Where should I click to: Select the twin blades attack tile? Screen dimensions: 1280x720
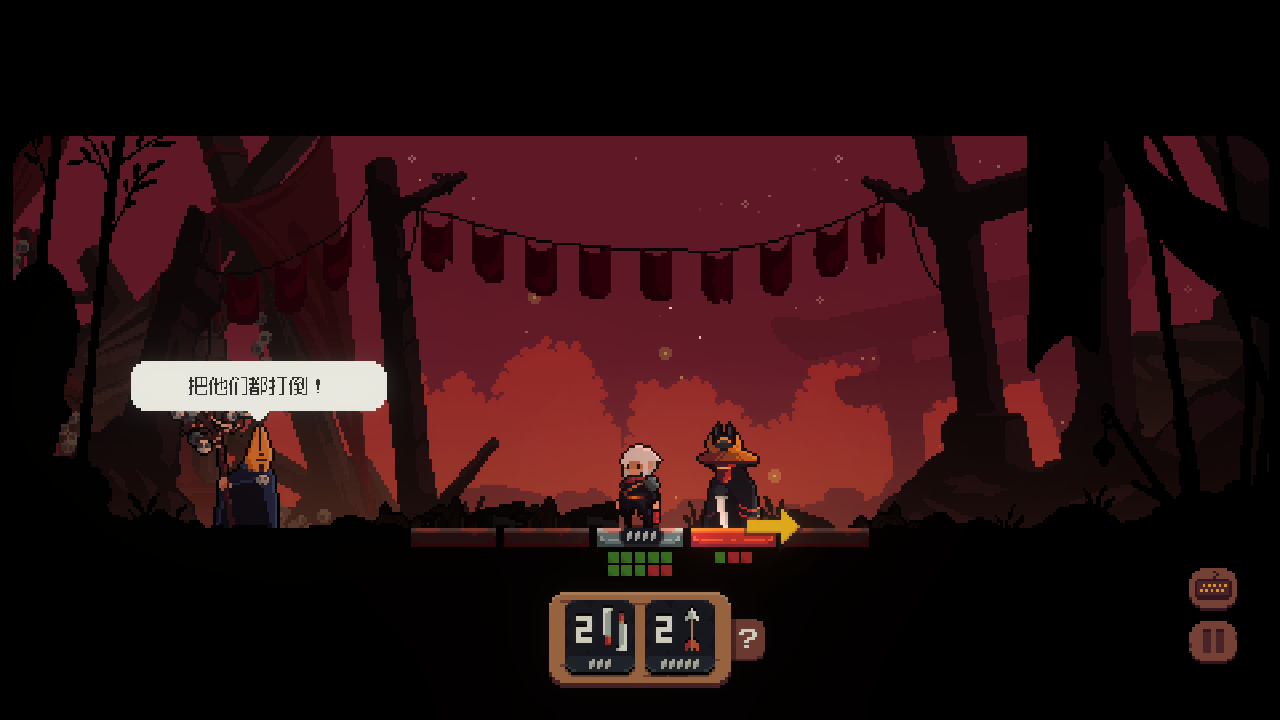coord(600,637)
